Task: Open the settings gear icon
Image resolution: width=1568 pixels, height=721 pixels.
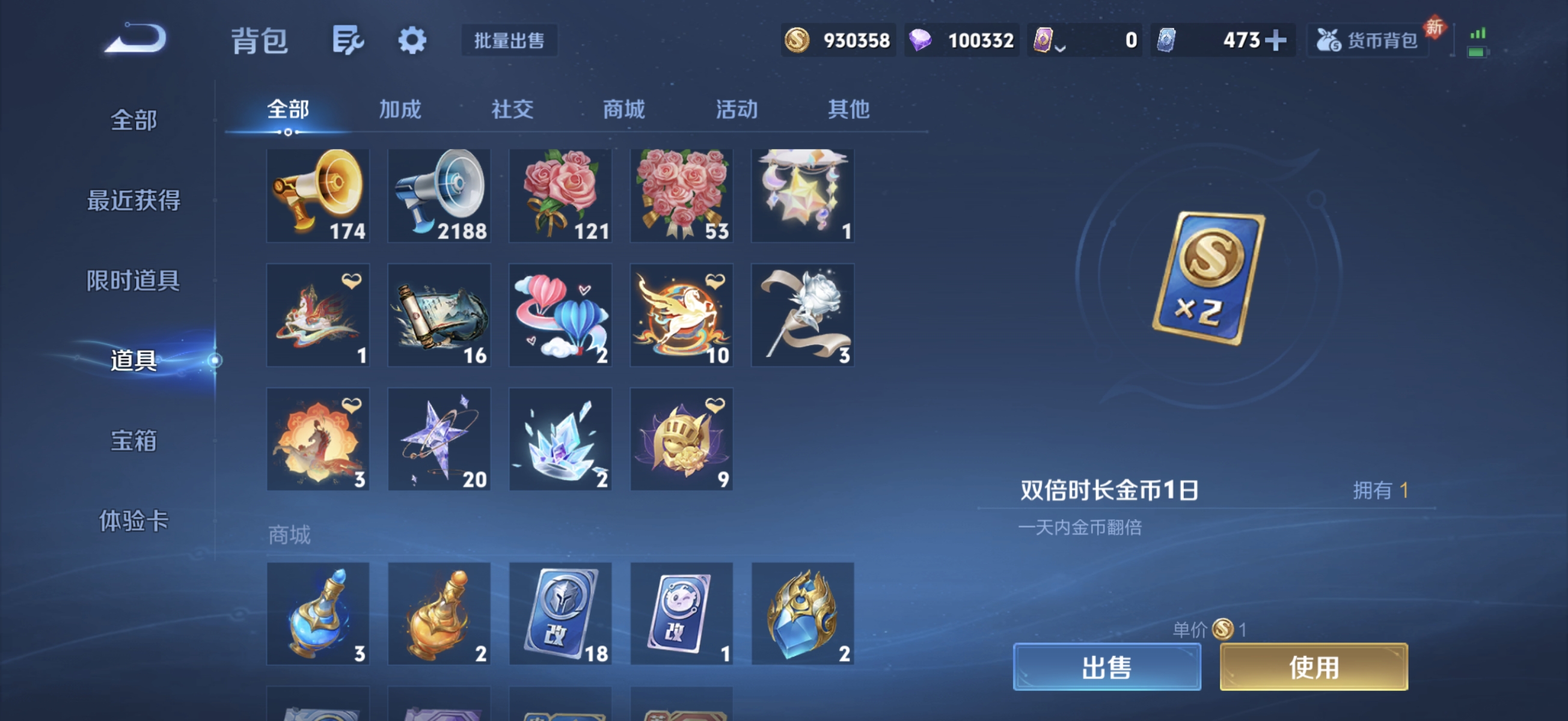Action: (412, 40)
